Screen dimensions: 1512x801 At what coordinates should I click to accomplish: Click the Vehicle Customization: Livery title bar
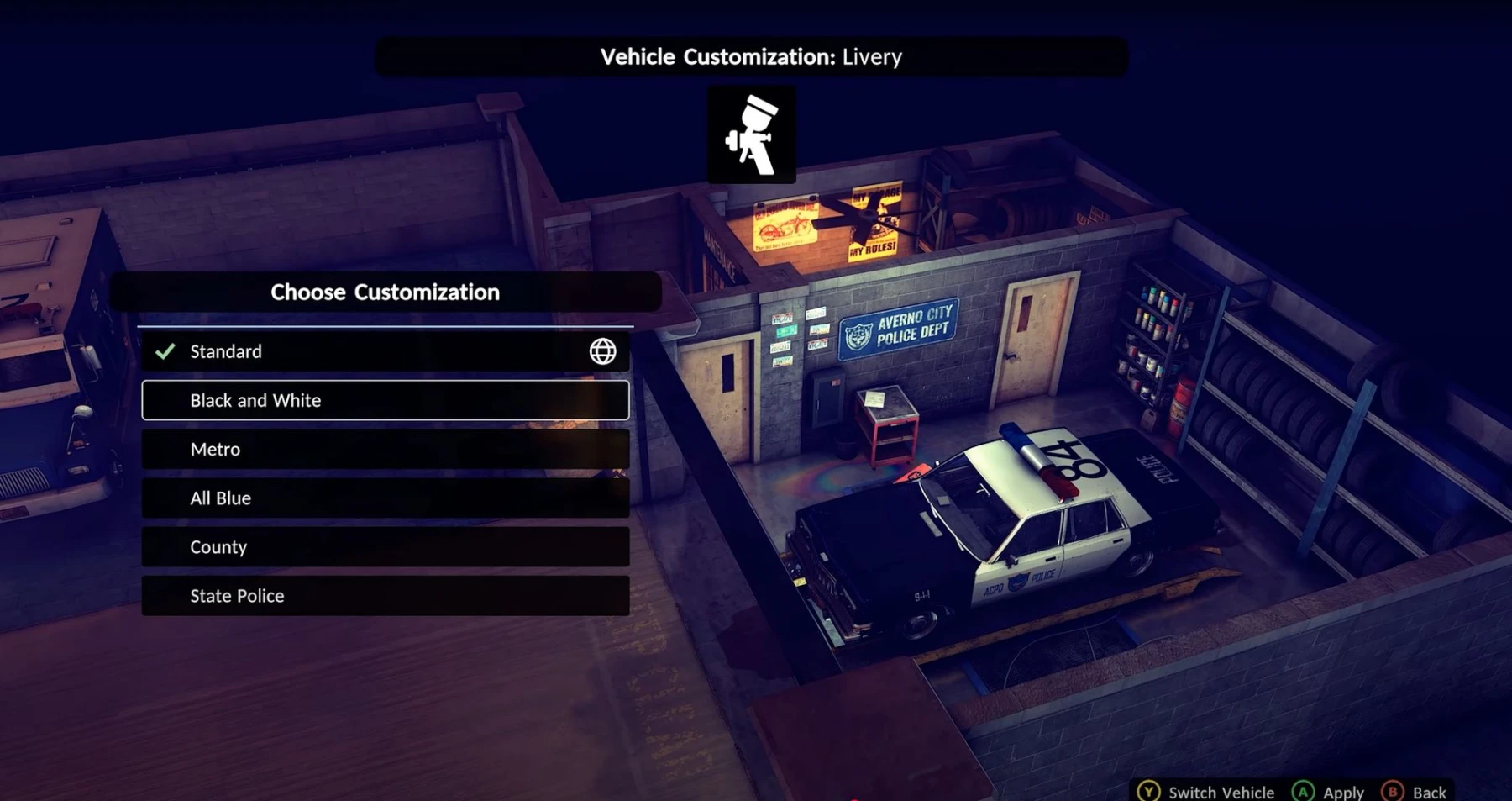point(750,56)
